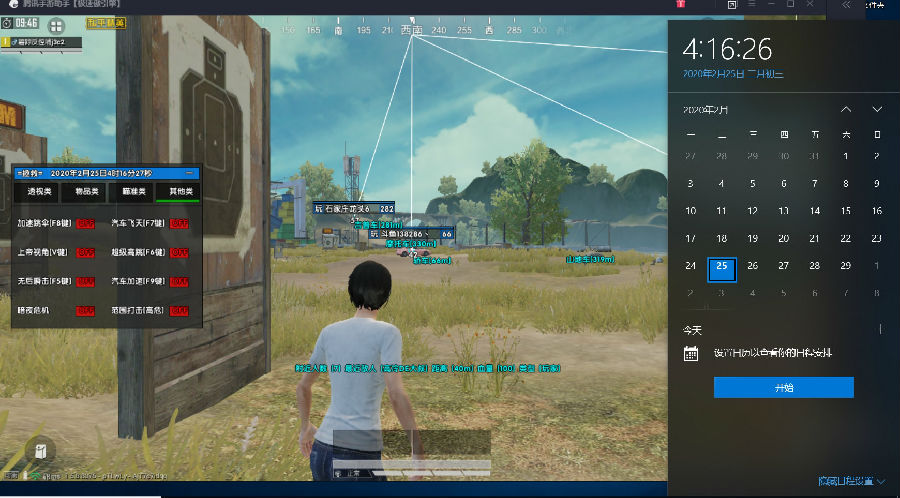Enable the 暗夜危机 option

pyautogui.click(x=85, y=311)
